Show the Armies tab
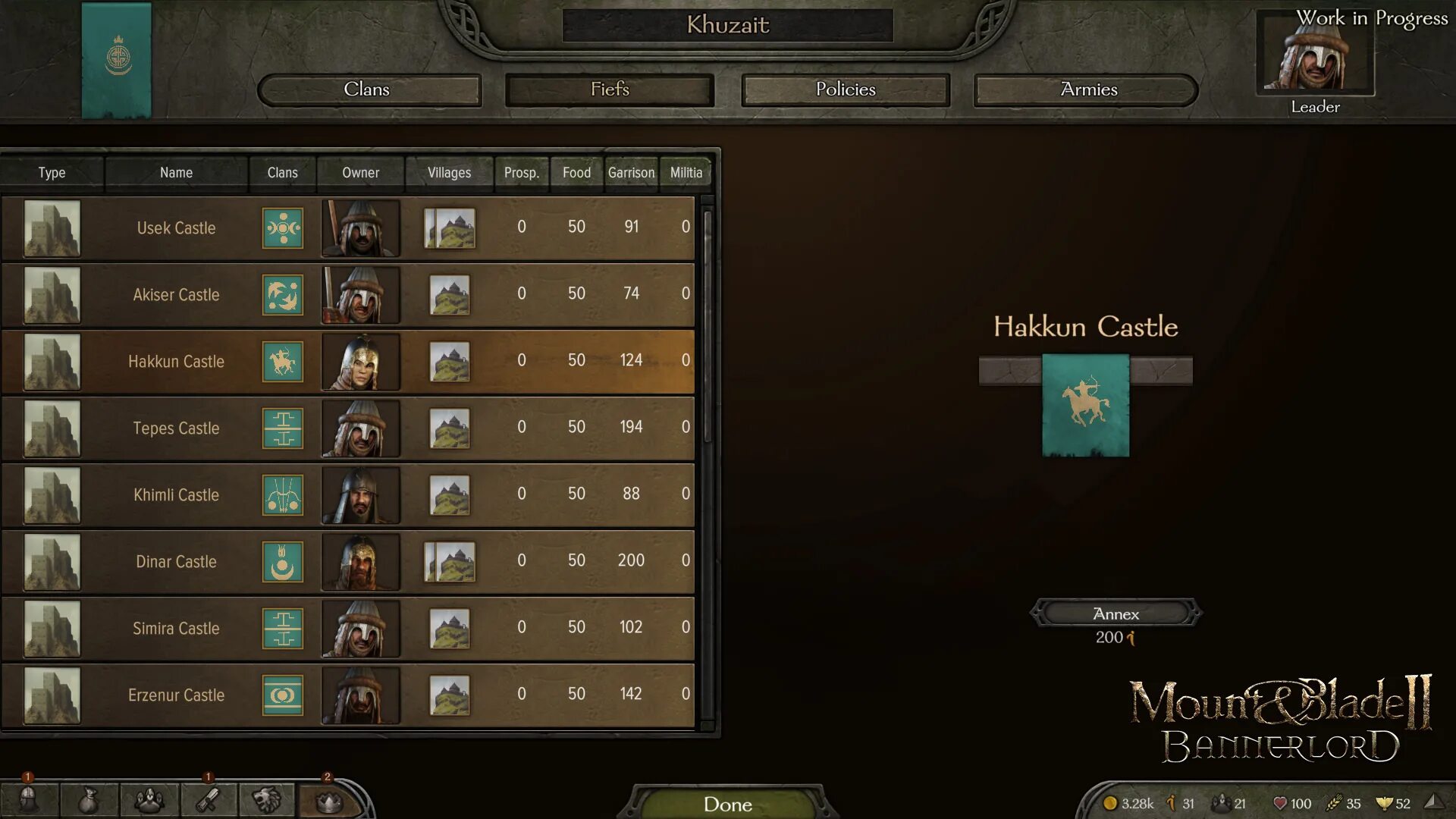 coord(1087,89)
